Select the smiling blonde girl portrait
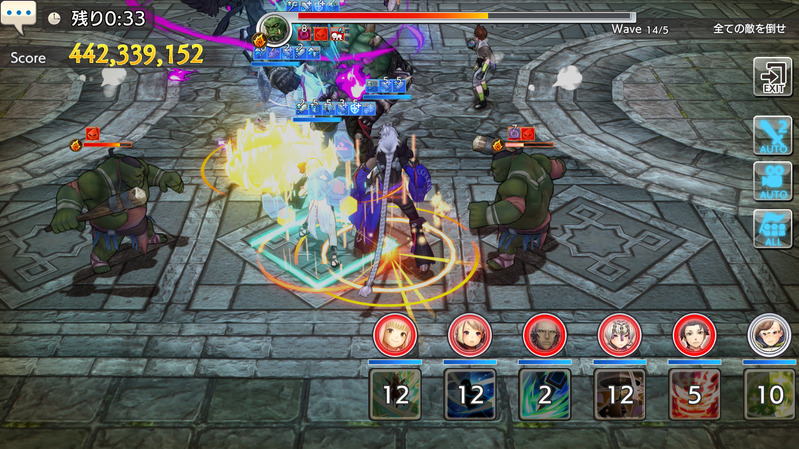799x449 pixels. pos(392,334)
